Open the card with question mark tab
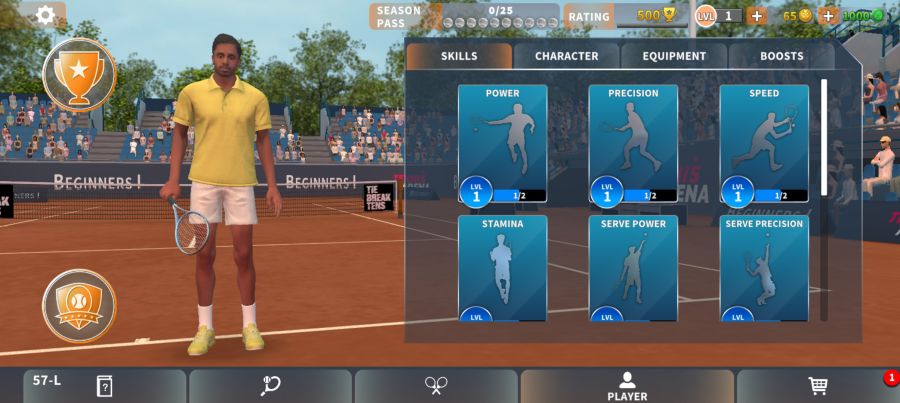Image resolution: width=900 pixels, height=403 pixels. (x=104, y=386)
